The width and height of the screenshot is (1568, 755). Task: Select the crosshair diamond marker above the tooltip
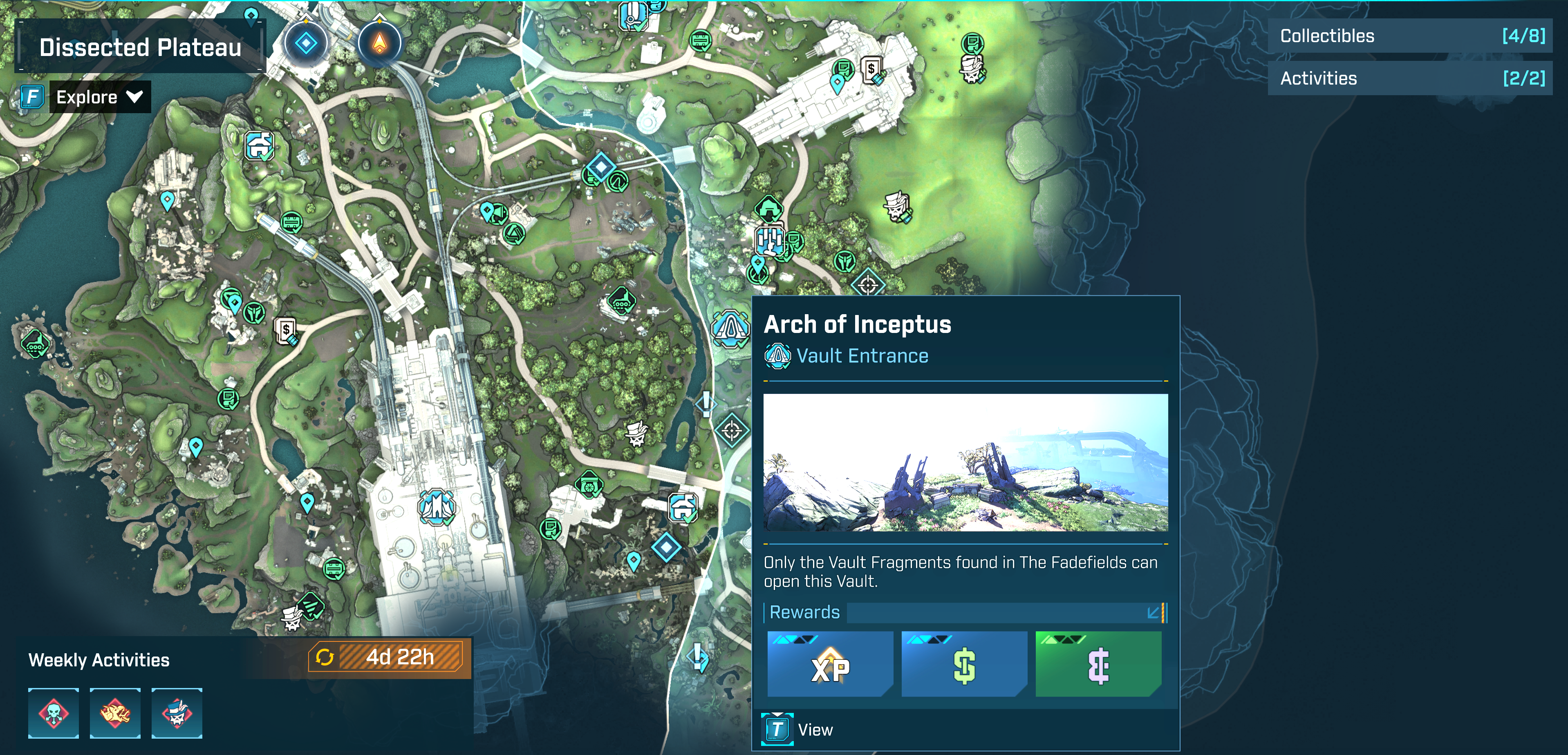click(x=868, y=284)
